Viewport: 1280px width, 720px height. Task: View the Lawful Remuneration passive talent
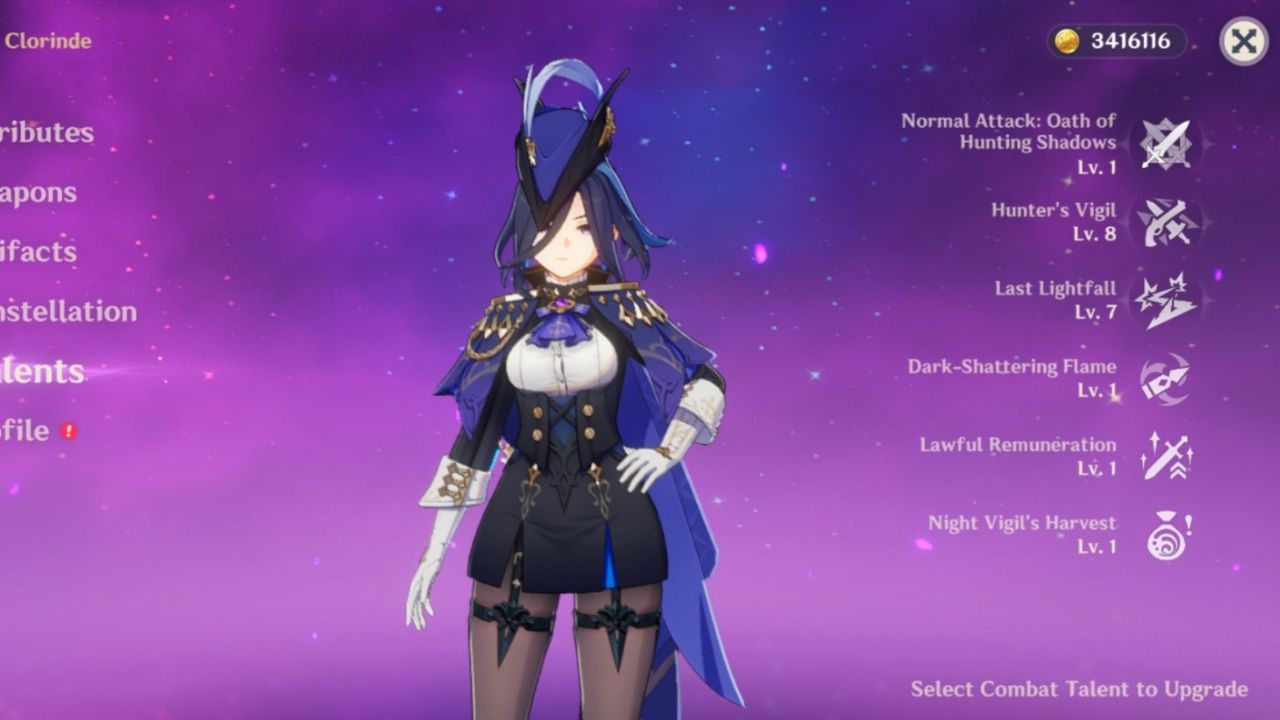(x=1166, y=456)
